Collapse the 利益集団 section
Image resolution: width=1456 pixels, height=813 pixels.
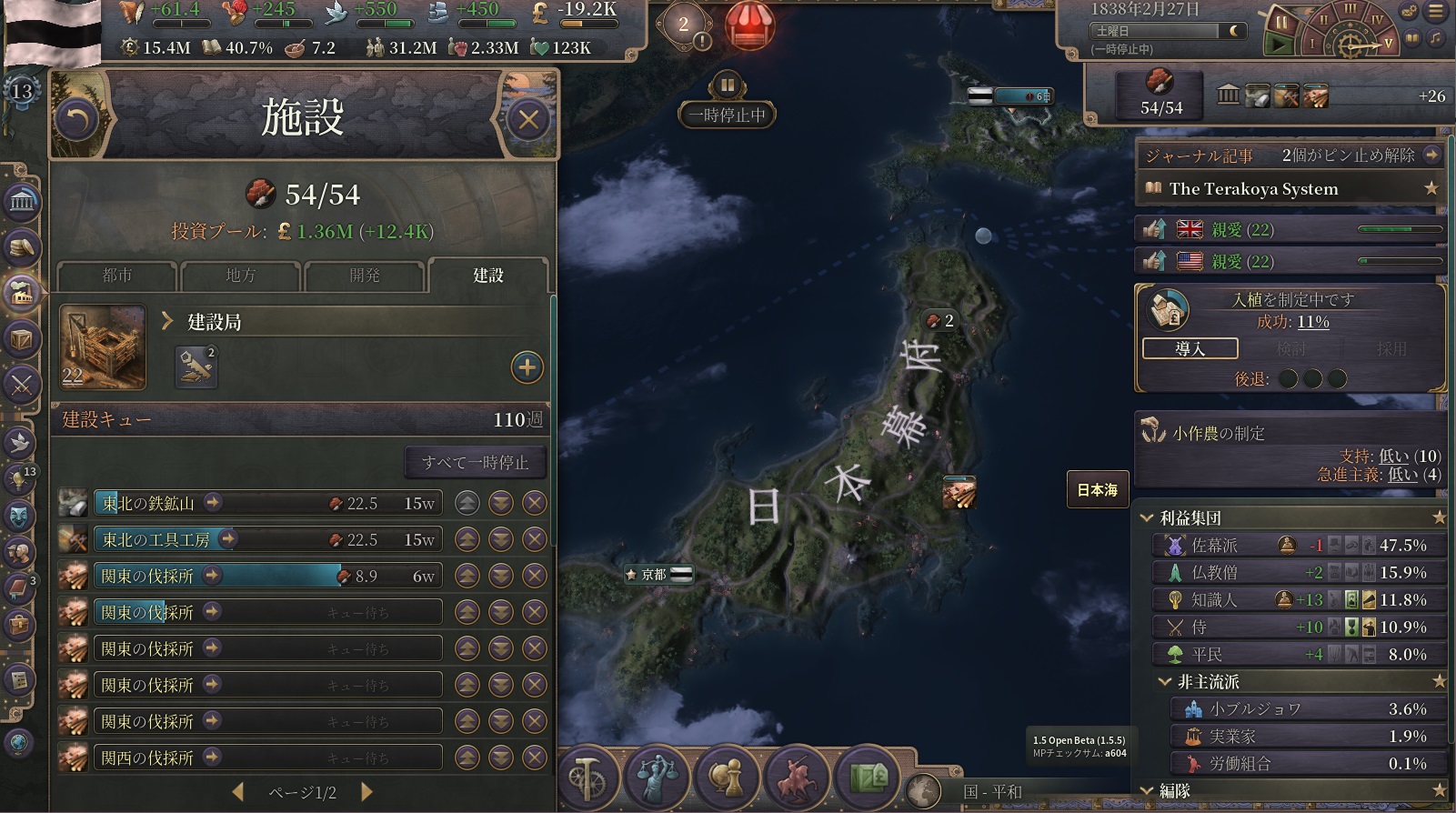coord(1148,518)
